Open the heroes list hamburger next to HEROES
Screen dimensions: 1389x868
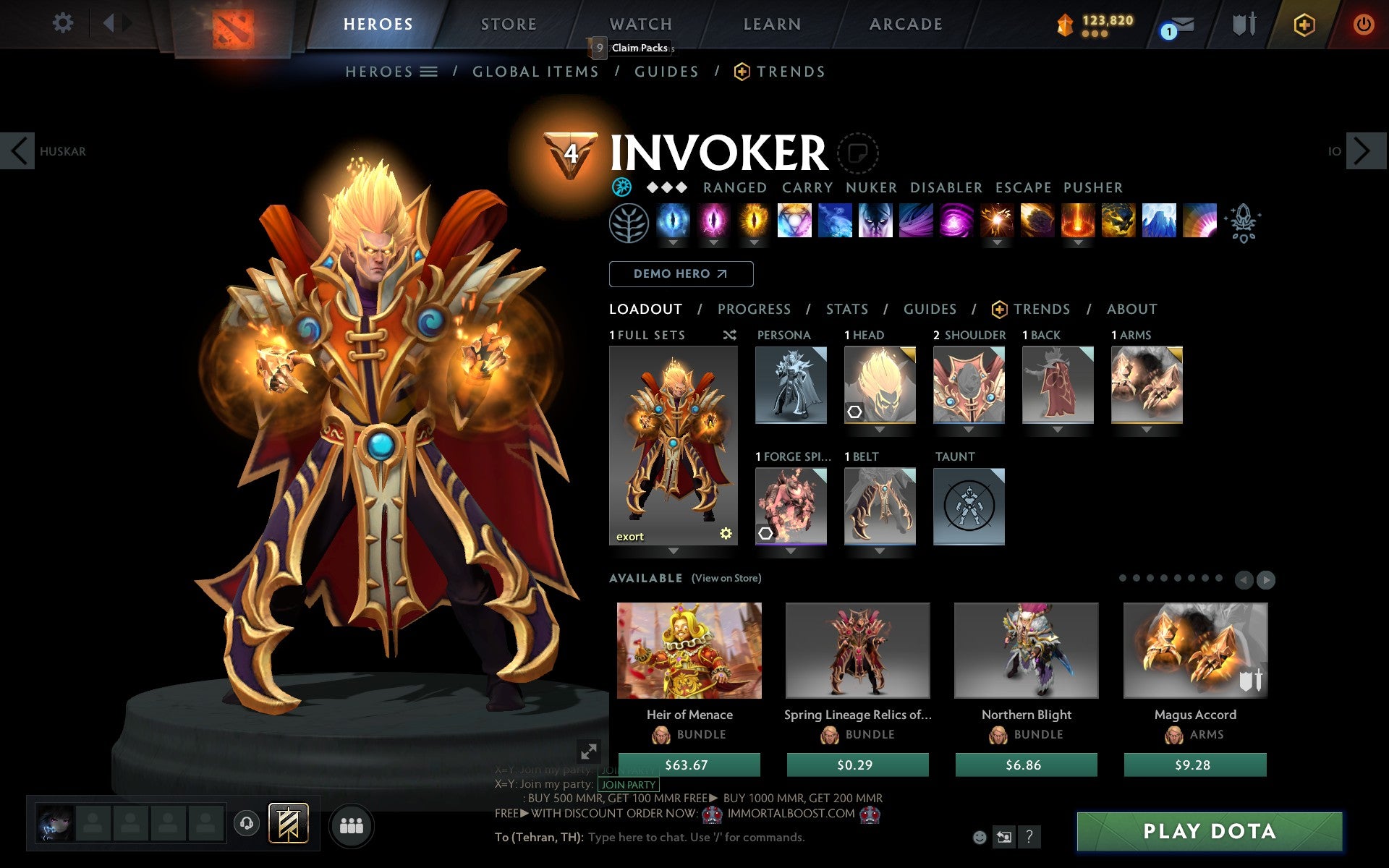click(x=429, y=72)
